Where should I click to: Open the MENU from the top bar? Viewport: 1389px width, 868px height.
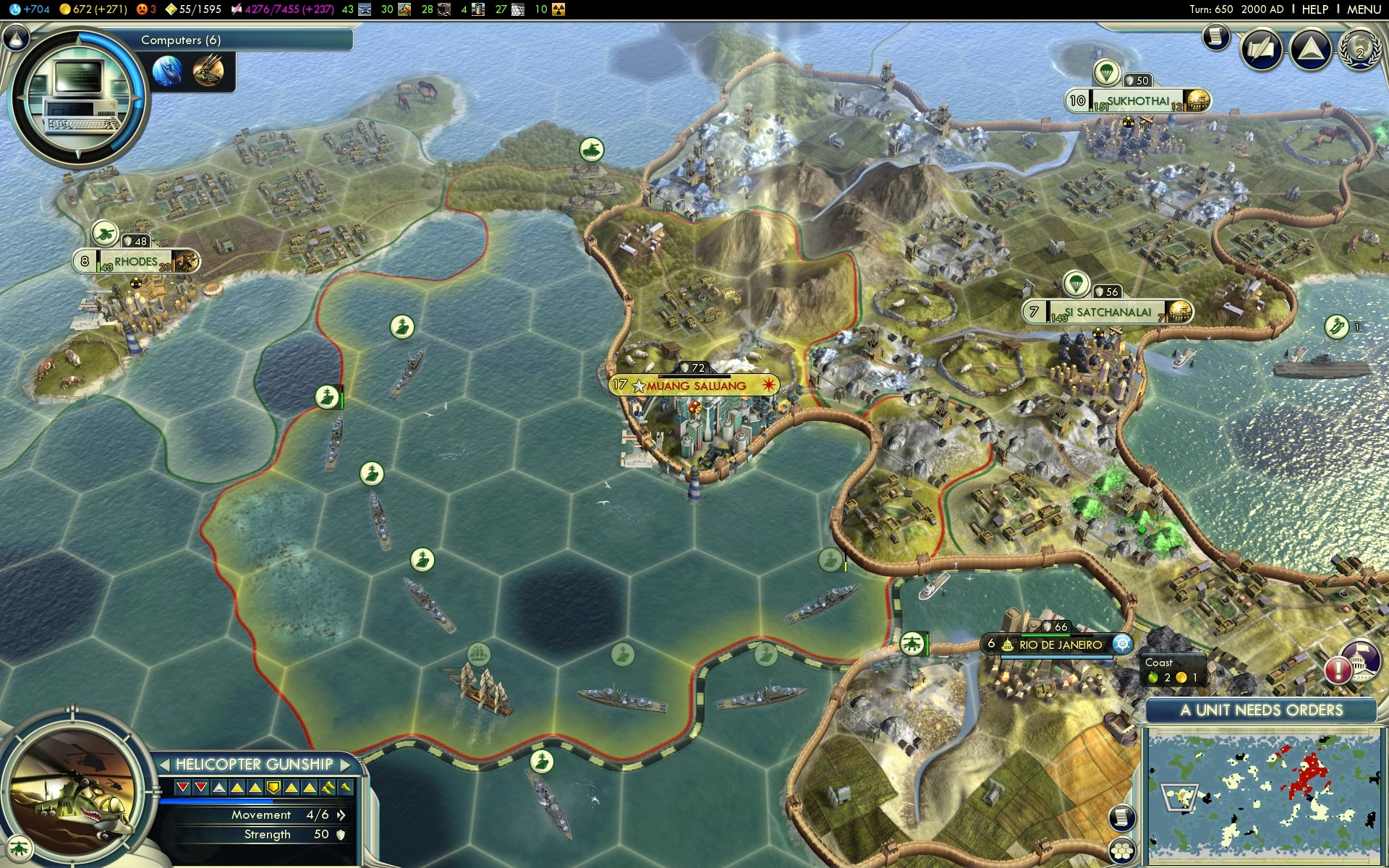pos(1364,9)
